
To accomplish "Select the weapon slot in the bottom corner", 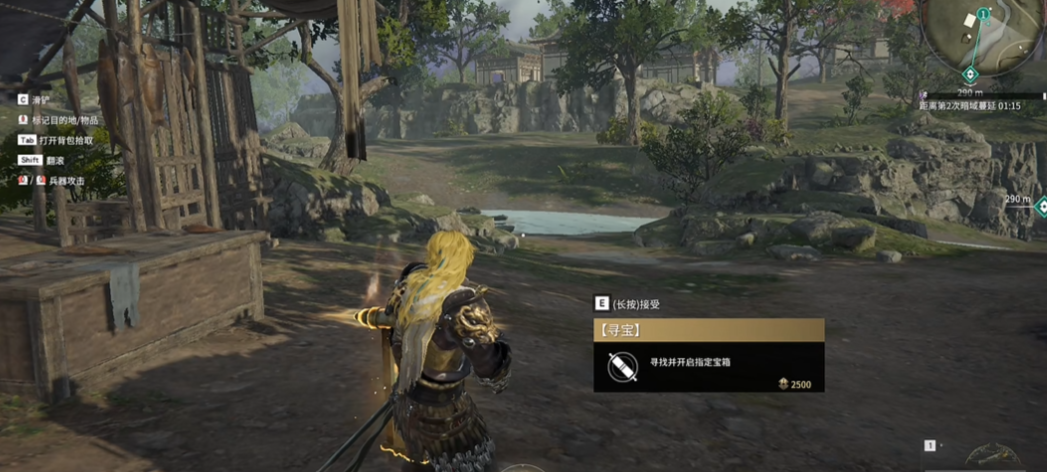I will [993, 455].
